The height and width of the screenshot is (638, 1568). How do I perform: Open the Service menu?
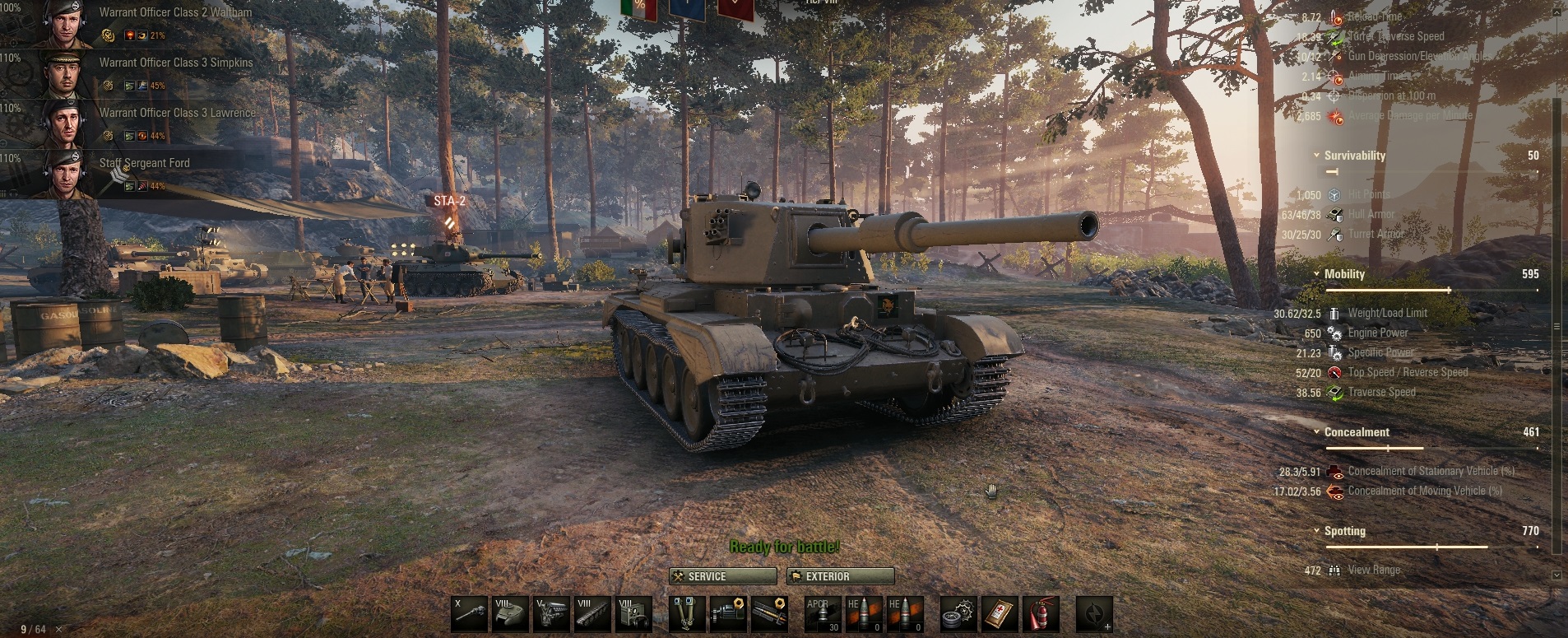coord(723,576)
